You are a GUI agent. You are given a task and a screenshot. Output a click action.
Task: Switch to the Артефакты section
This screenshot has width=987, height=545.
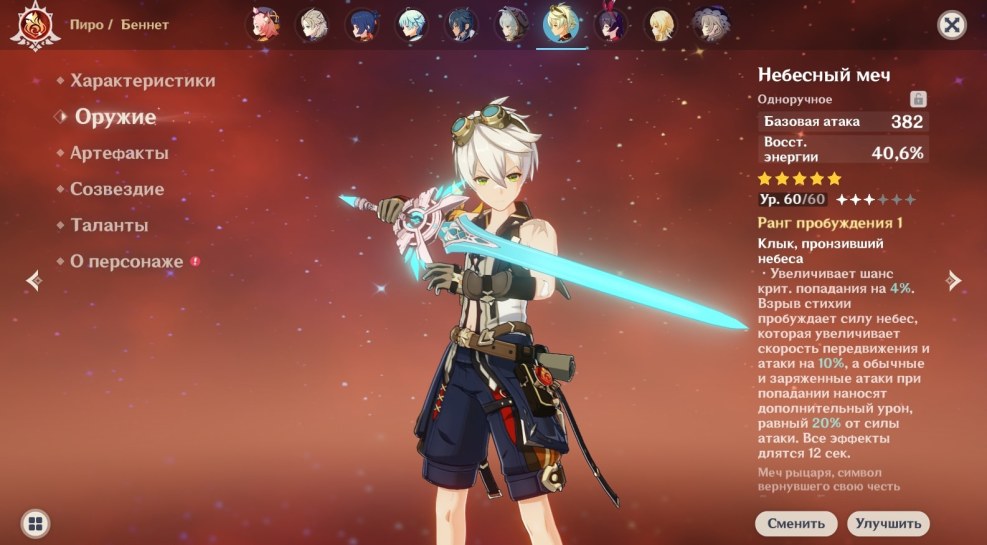tap(118, 154)
